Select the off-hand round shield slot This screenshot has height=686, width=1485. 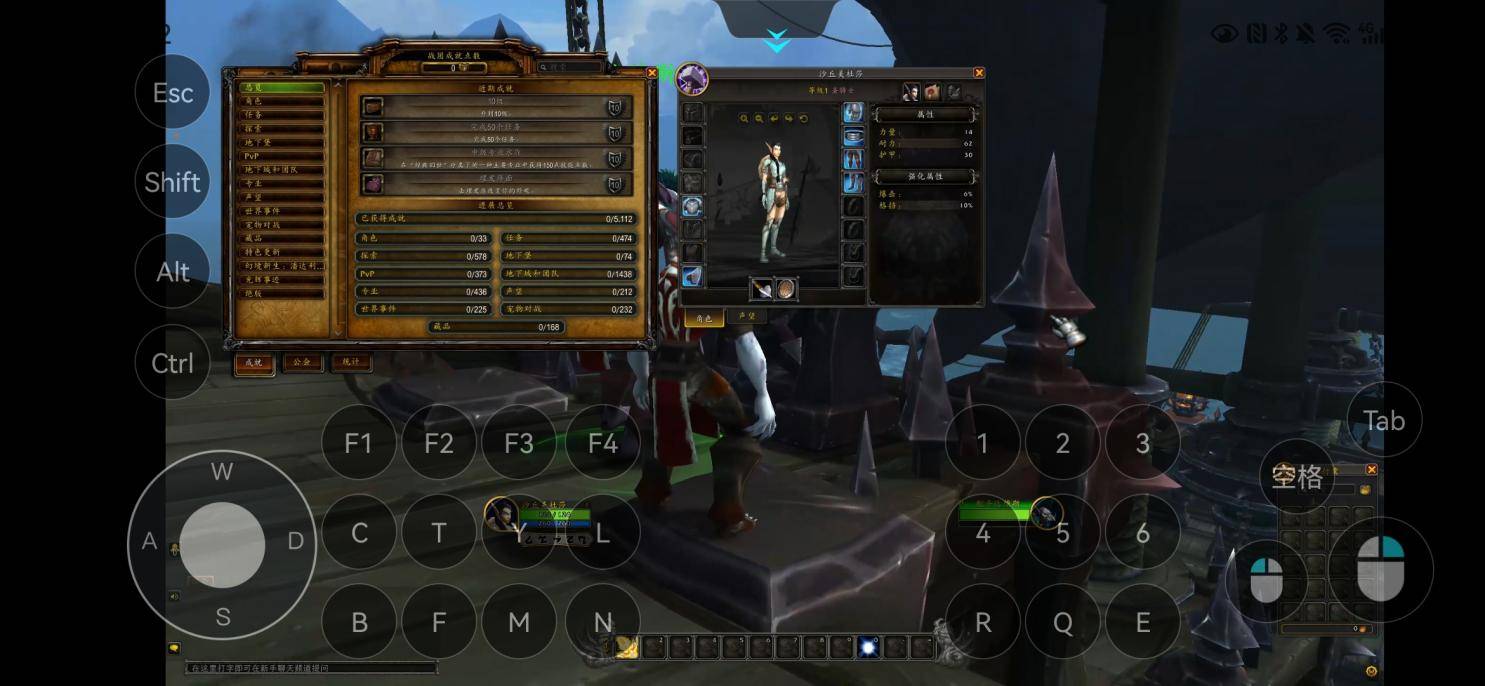click(787, 289)
